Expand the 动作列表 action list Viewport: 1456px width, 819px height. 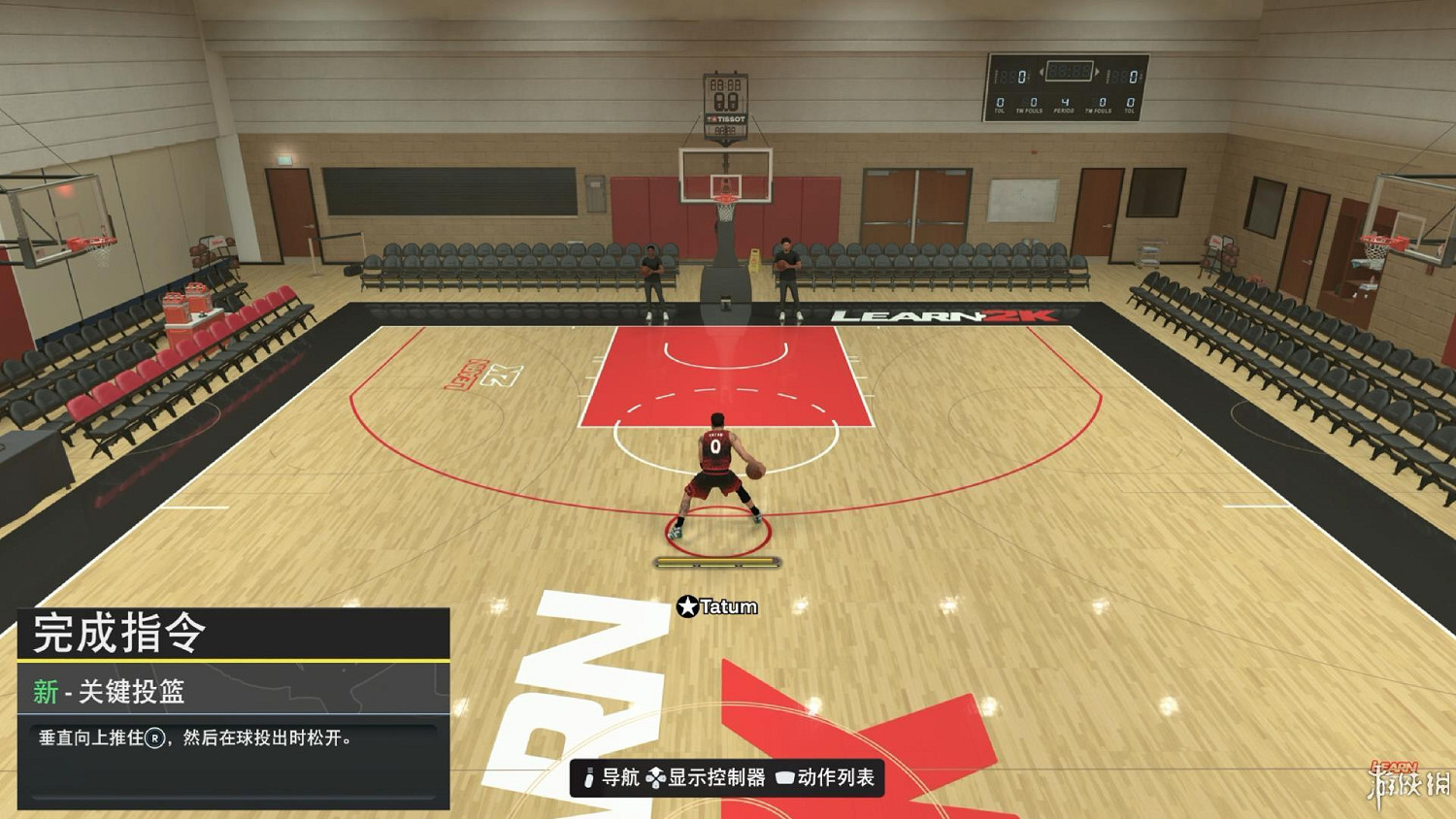(x=838, y=776)
